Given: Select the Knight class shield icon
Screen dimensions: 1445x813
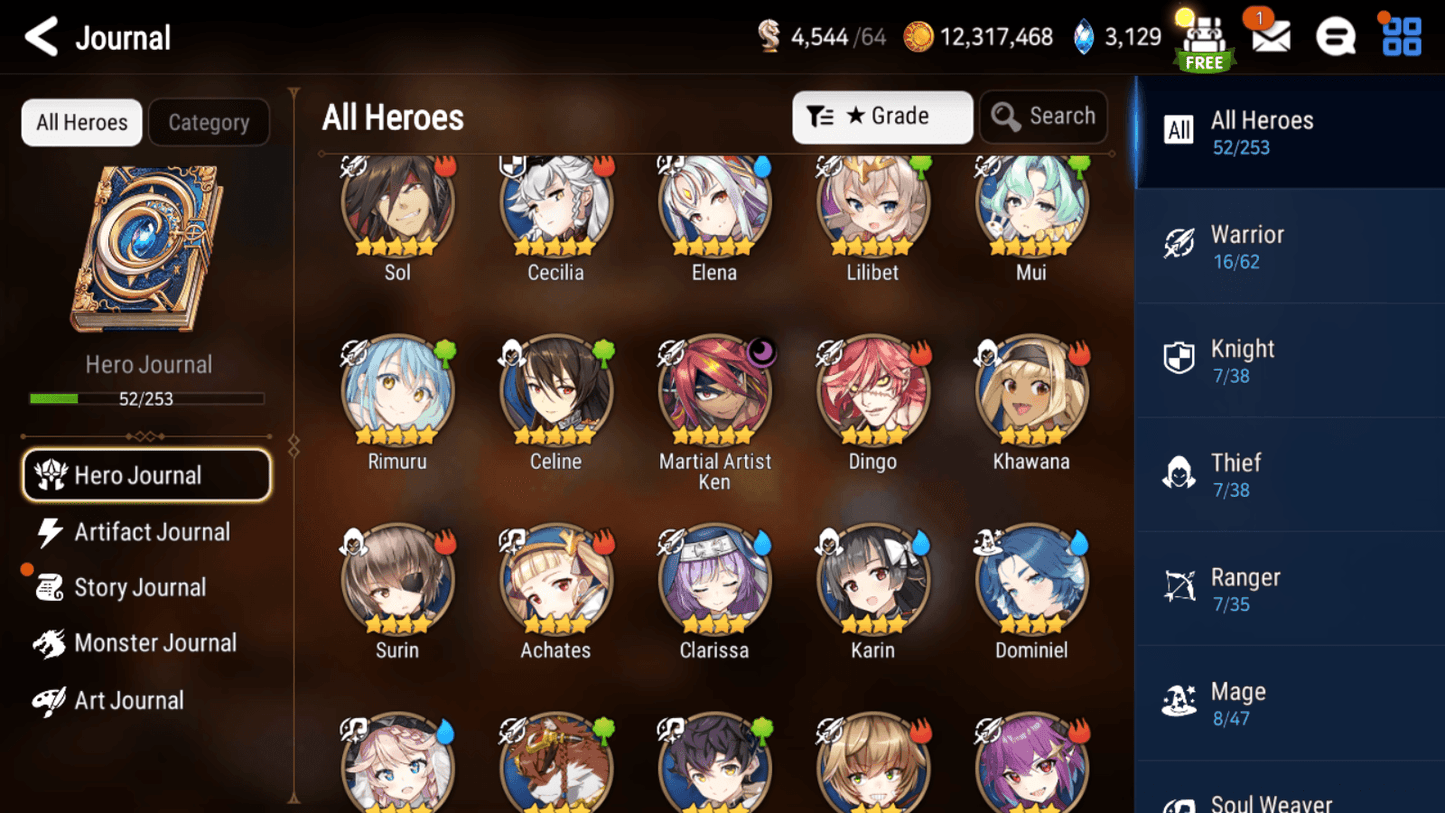Looking at the screenshot, I should point(1180,360).
